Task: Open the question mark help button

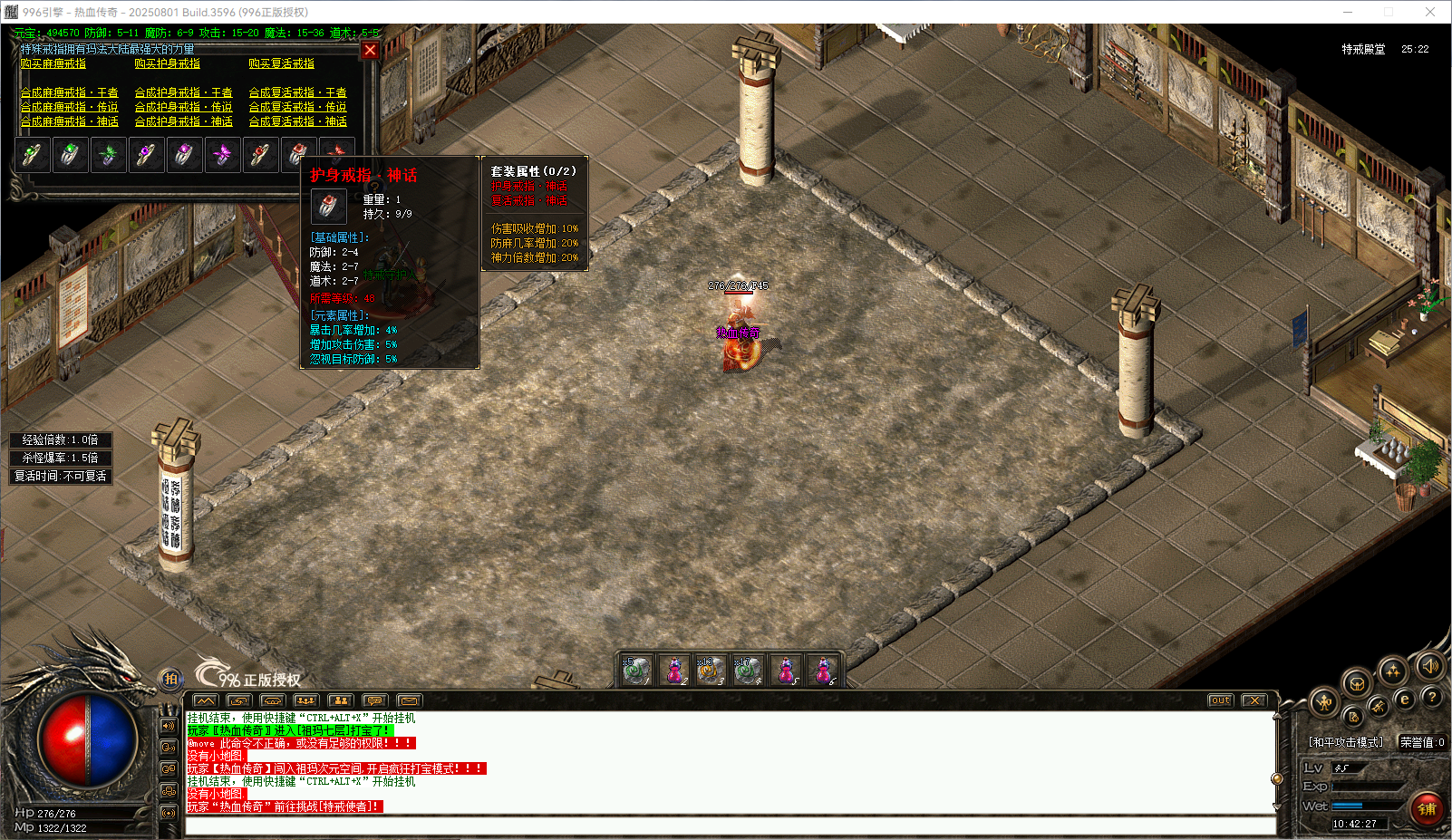Action: pyautogui.click(x=1432, y=697)
